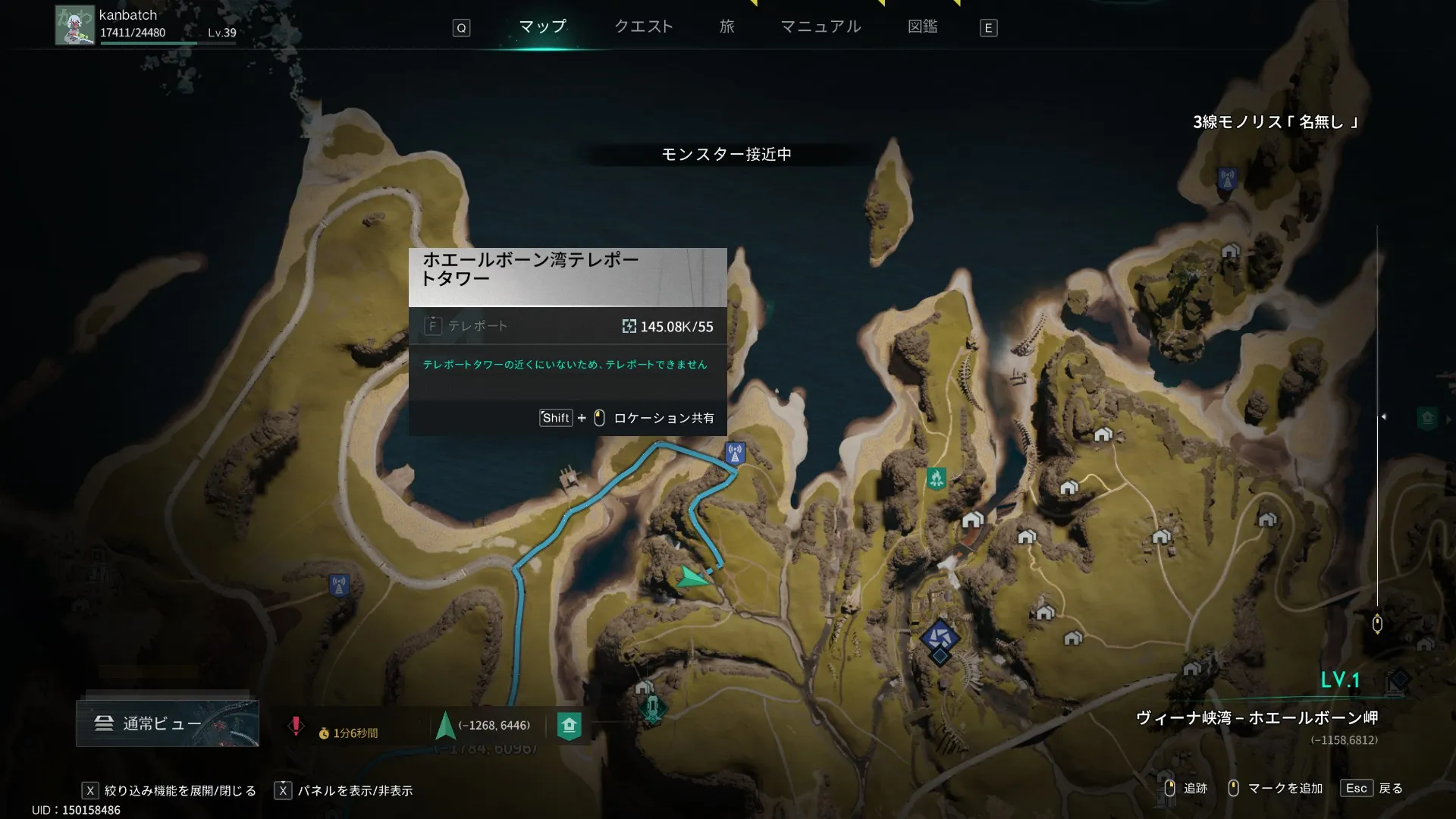Viewport: 1456px width, 819px height.
Task: Select the マニュアル tab
Action: [x=821, y=27]
